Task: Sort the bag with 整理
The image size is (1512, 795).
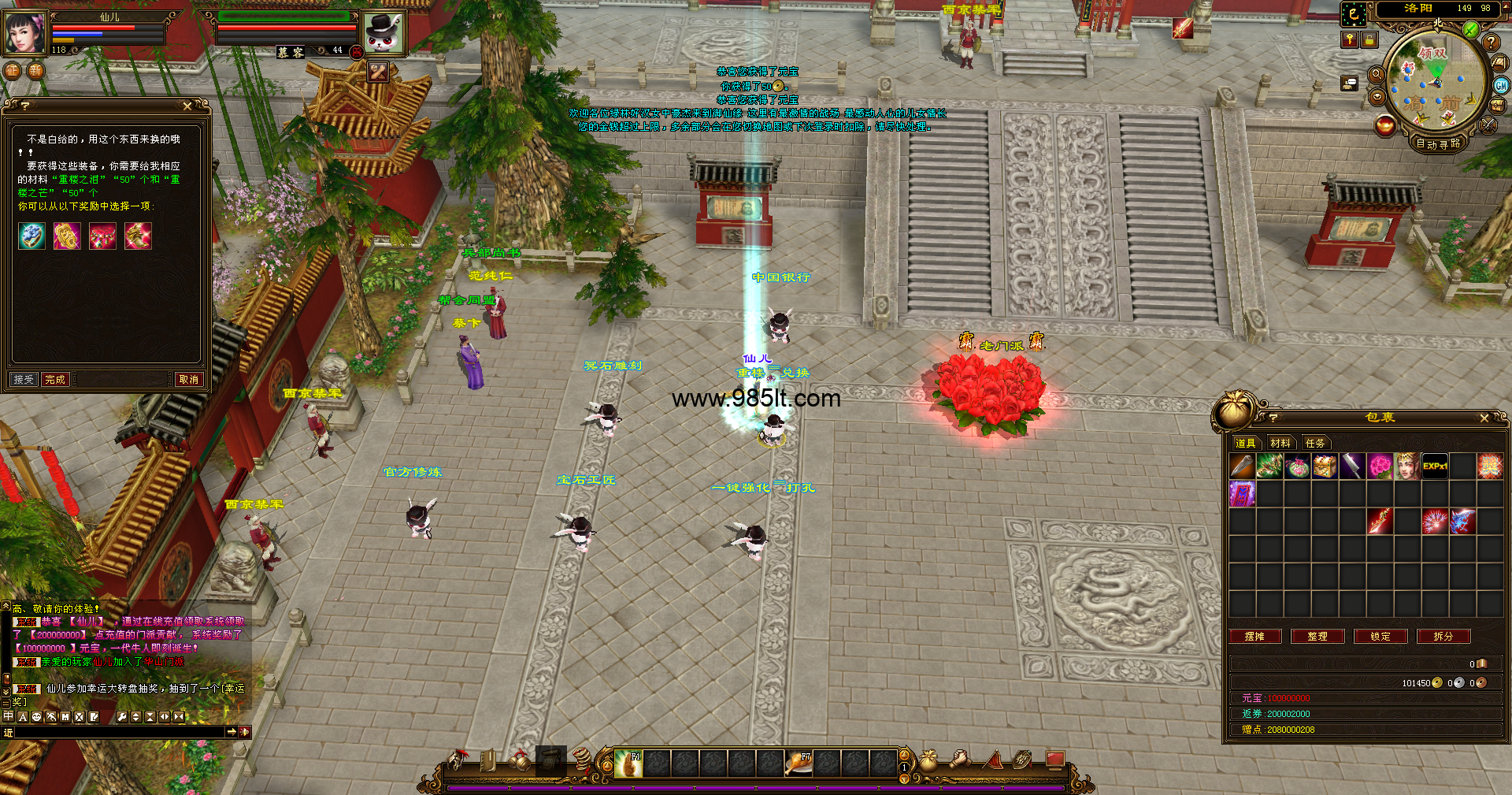Action: (1317, 637)
